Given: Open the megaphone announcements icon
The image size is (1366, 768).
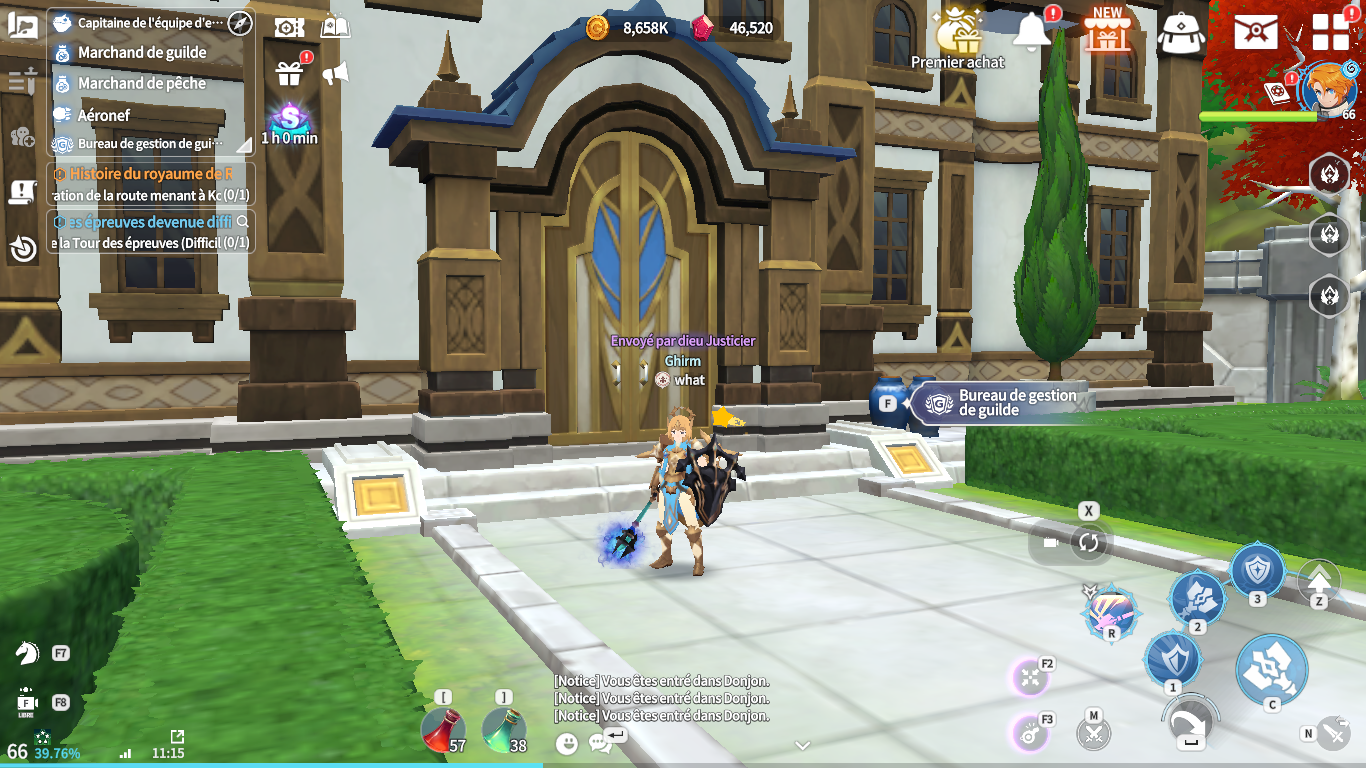Looking at the screenshot, I should 335,73.
